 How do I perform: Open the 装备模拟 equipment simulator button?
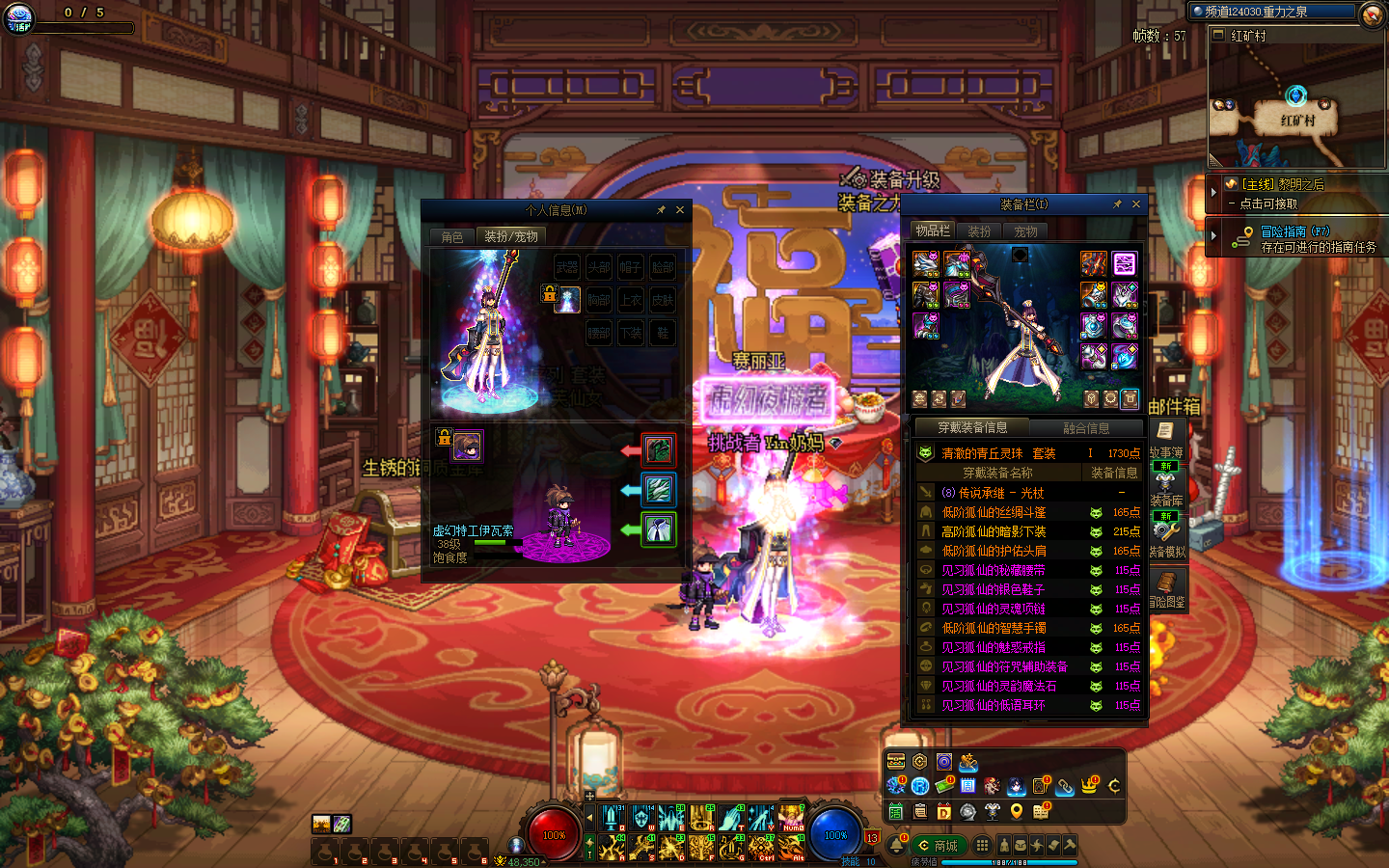pos(1166,539)
